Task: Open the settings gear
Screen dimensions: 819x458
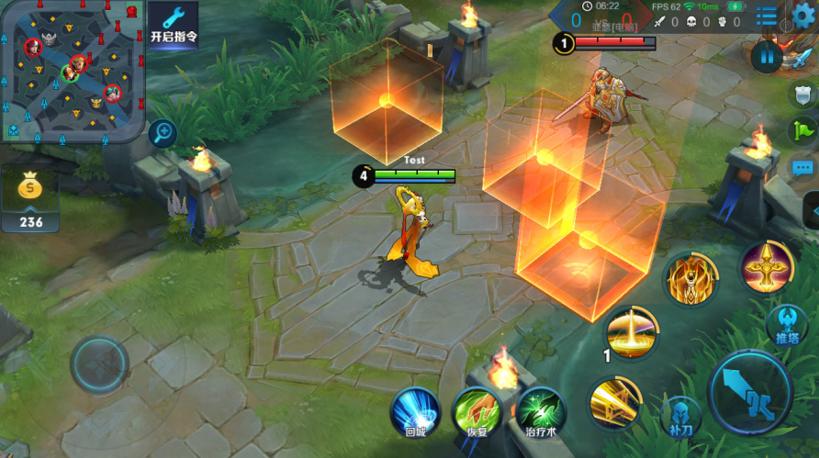Action: click(804, 15)
